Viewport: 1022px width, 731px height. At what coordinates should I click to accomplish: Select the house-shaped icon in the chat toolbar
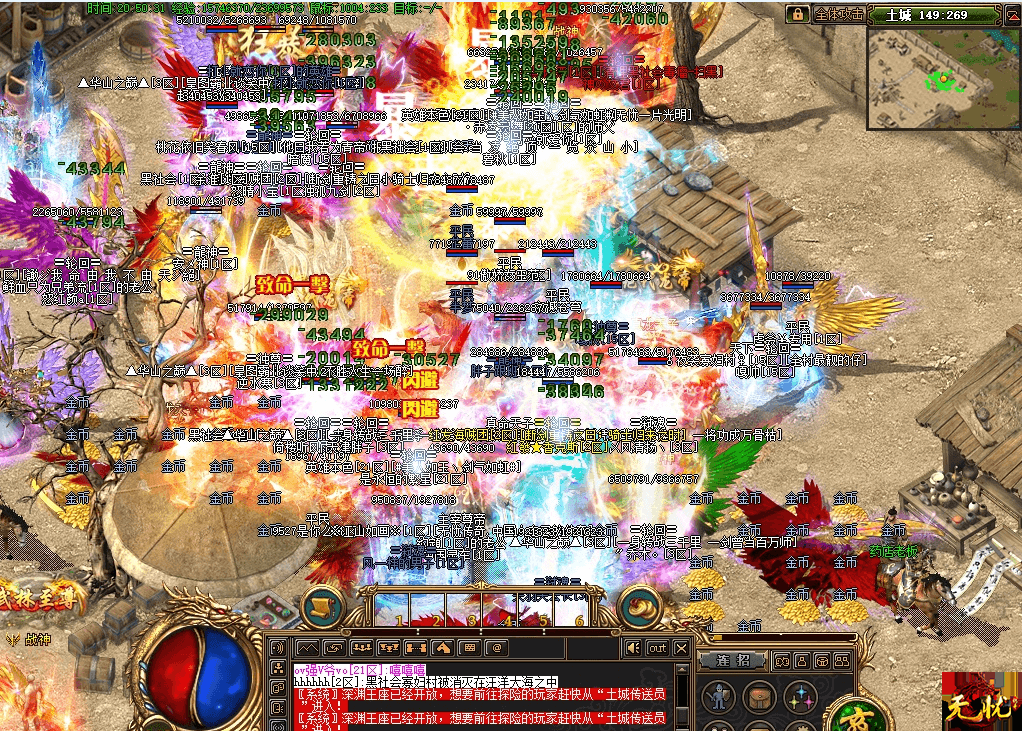(x=444, y=648)
